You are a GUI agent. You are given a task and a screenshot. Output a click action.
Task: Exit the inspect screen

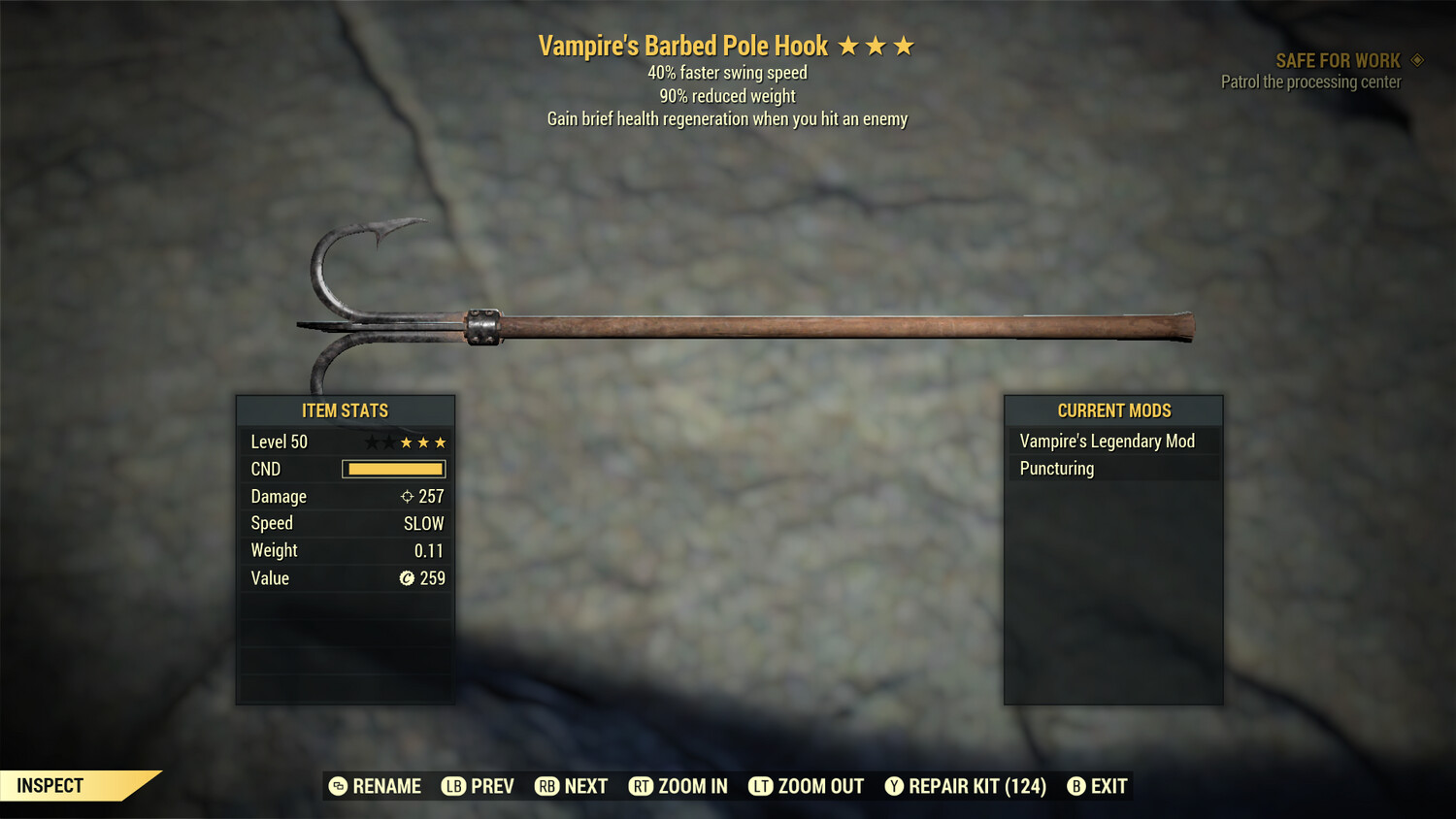1098,786
